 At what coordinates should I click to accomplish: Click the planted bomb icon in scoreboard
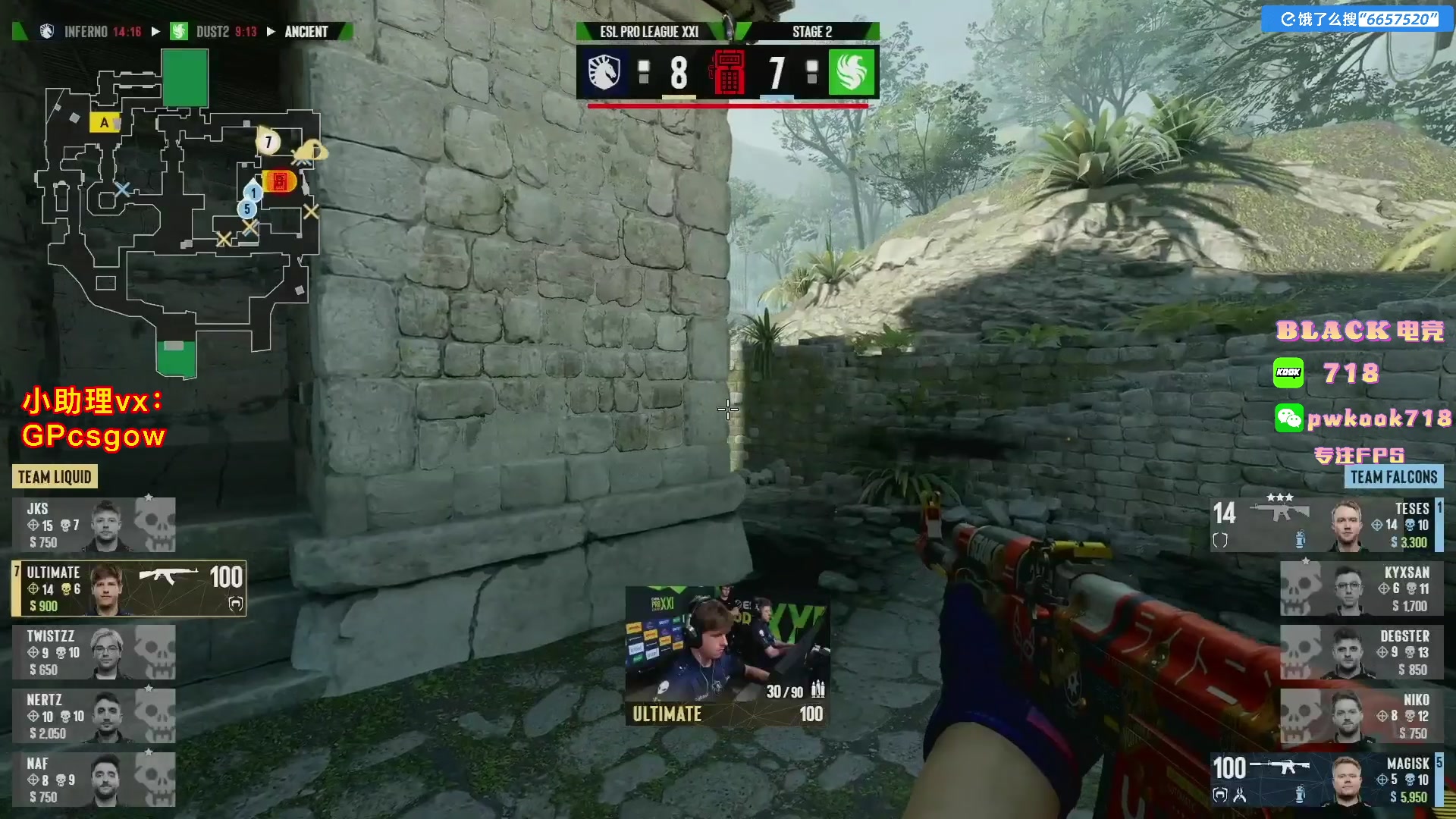pos(728,73)
